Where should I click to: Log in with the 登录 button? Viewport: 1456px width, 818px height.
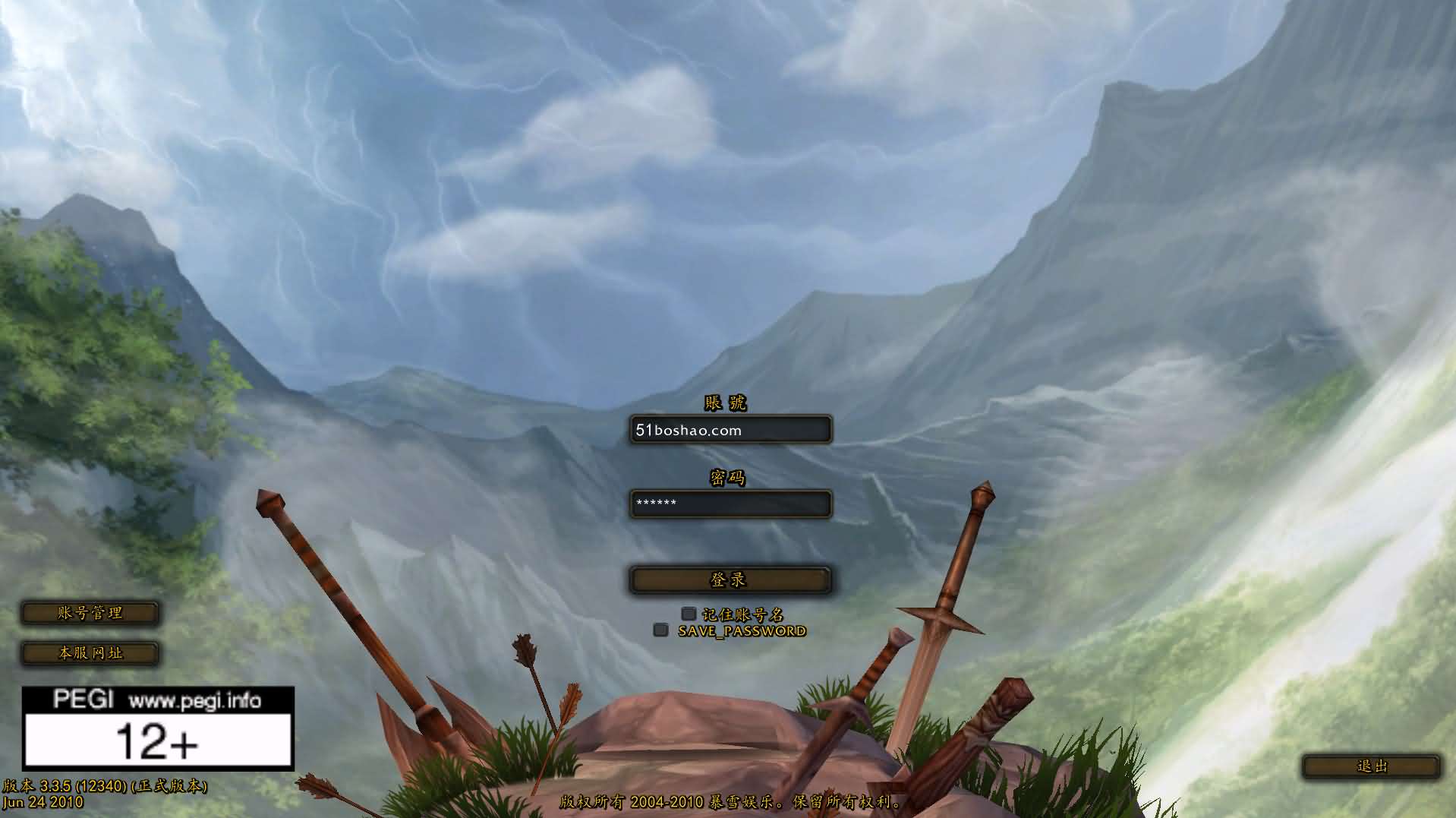[x=730, y=580]
